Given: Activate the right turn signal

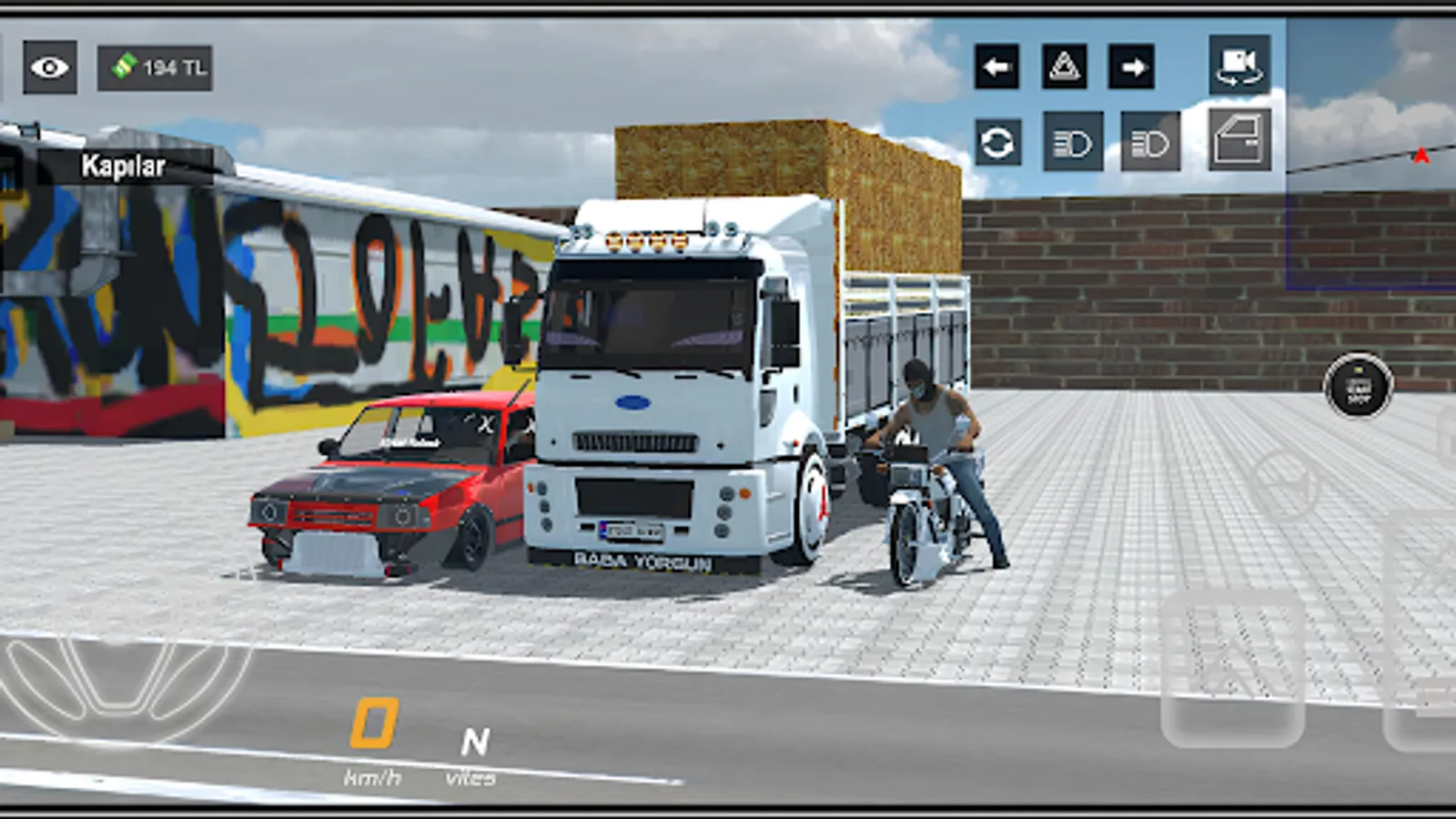Looking at the screenshot, I should click(x=1131, y=66).
